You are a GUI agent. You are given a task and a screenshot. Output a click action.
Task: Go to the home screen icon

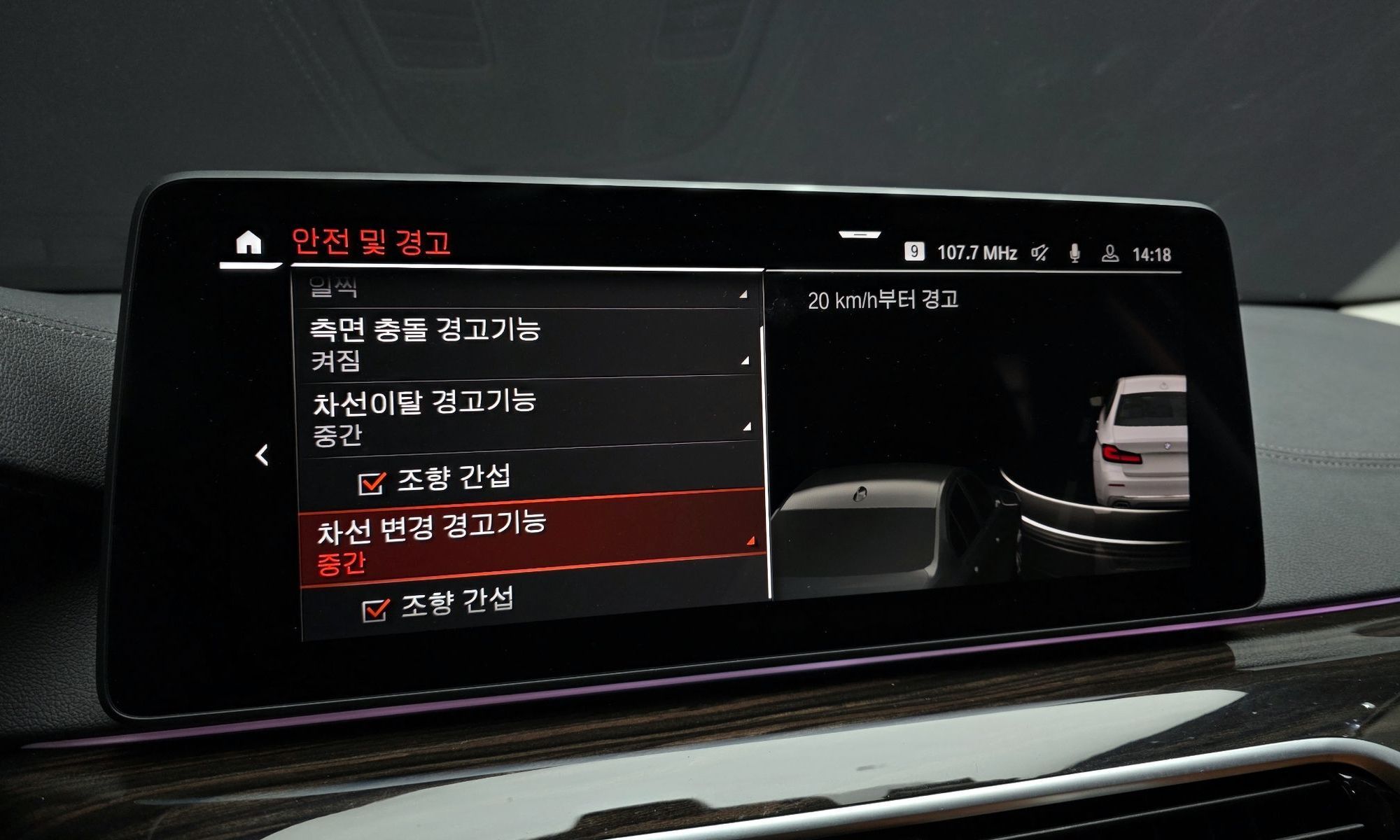click(248, 243)
